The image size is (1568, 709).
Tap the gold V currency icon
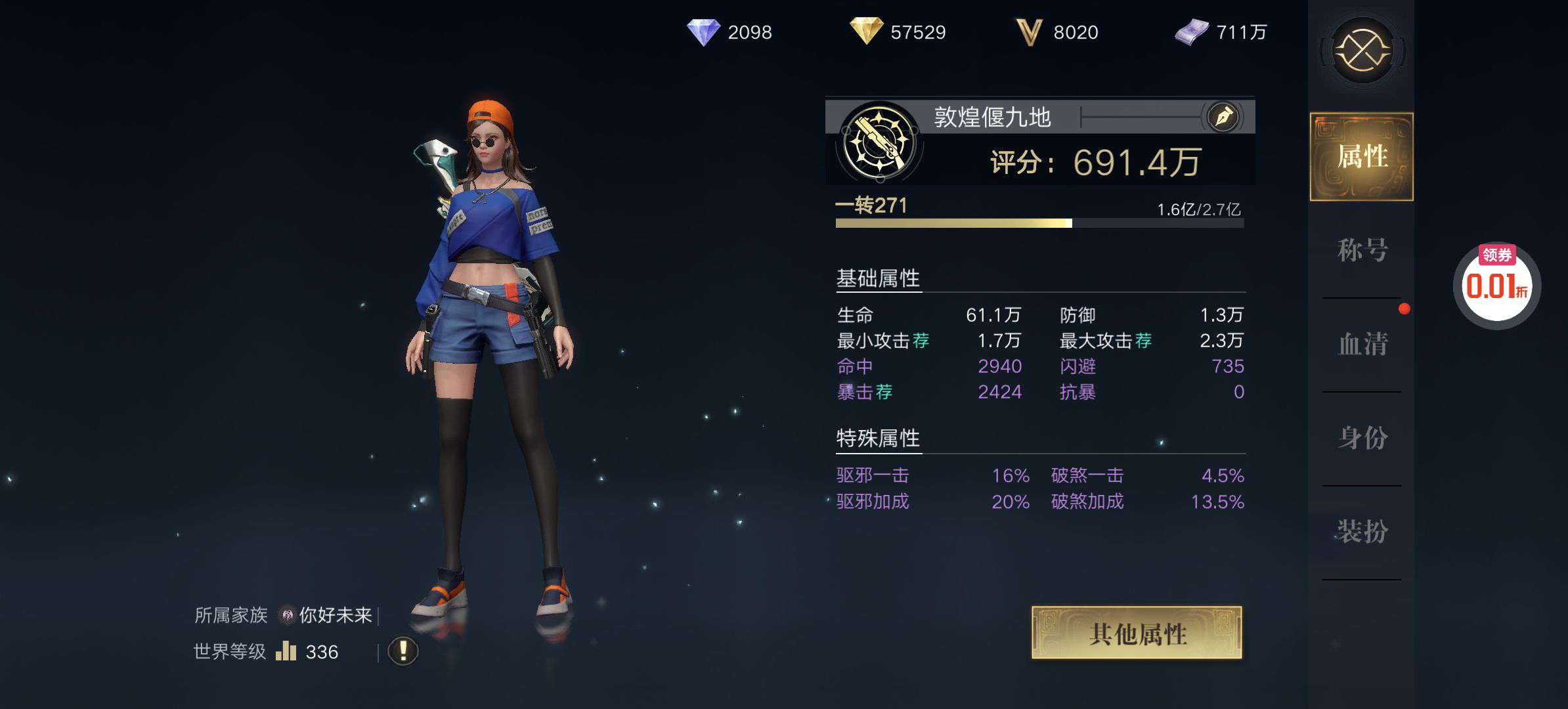pyautogui.click(x=1029, y=32)
